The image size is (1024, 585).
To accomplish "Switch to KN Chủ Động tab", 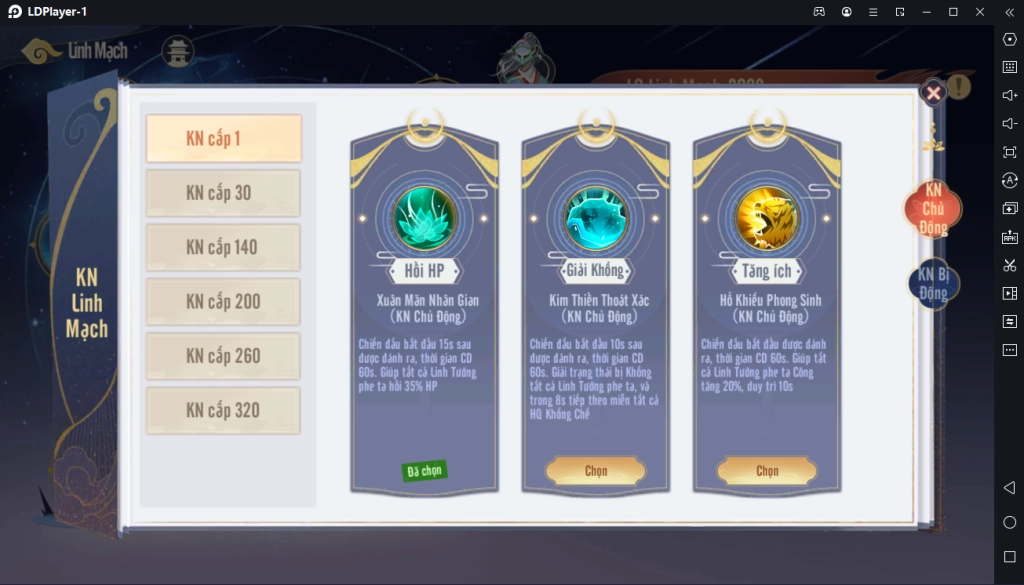I will pyautogui.click(x=933, y=208).
